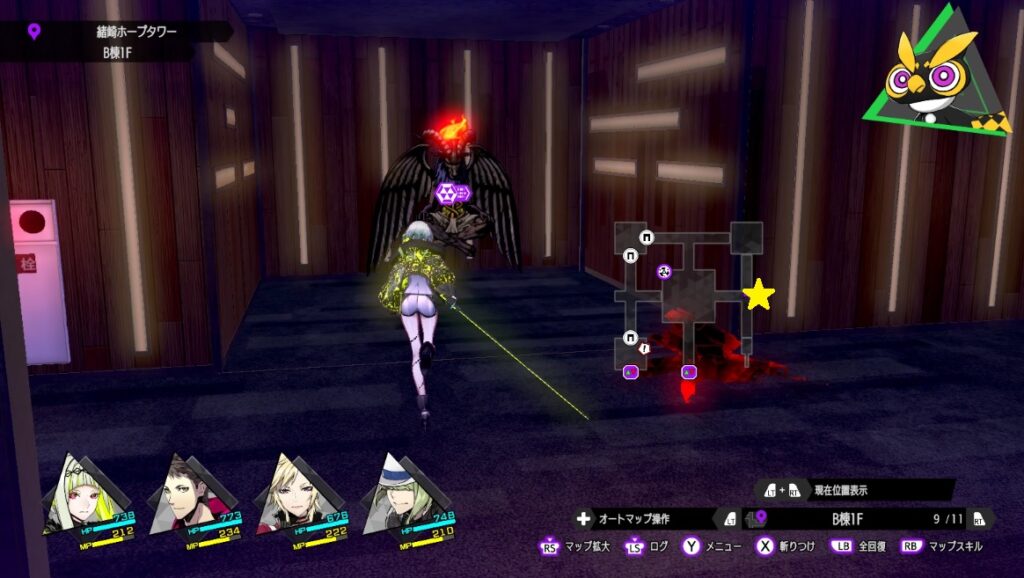Click the exclamation mark marker on the automap
Image resolution: width=1024 pixels, height=578 pixels.
(x=645, y=348)
